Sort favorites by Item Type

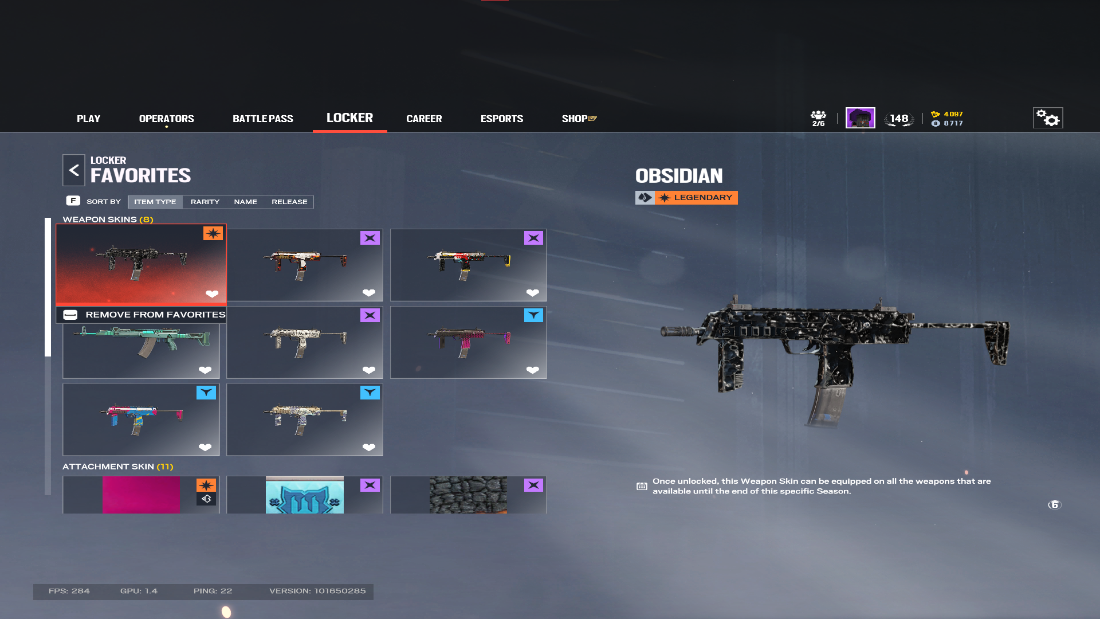coord(155,202)
